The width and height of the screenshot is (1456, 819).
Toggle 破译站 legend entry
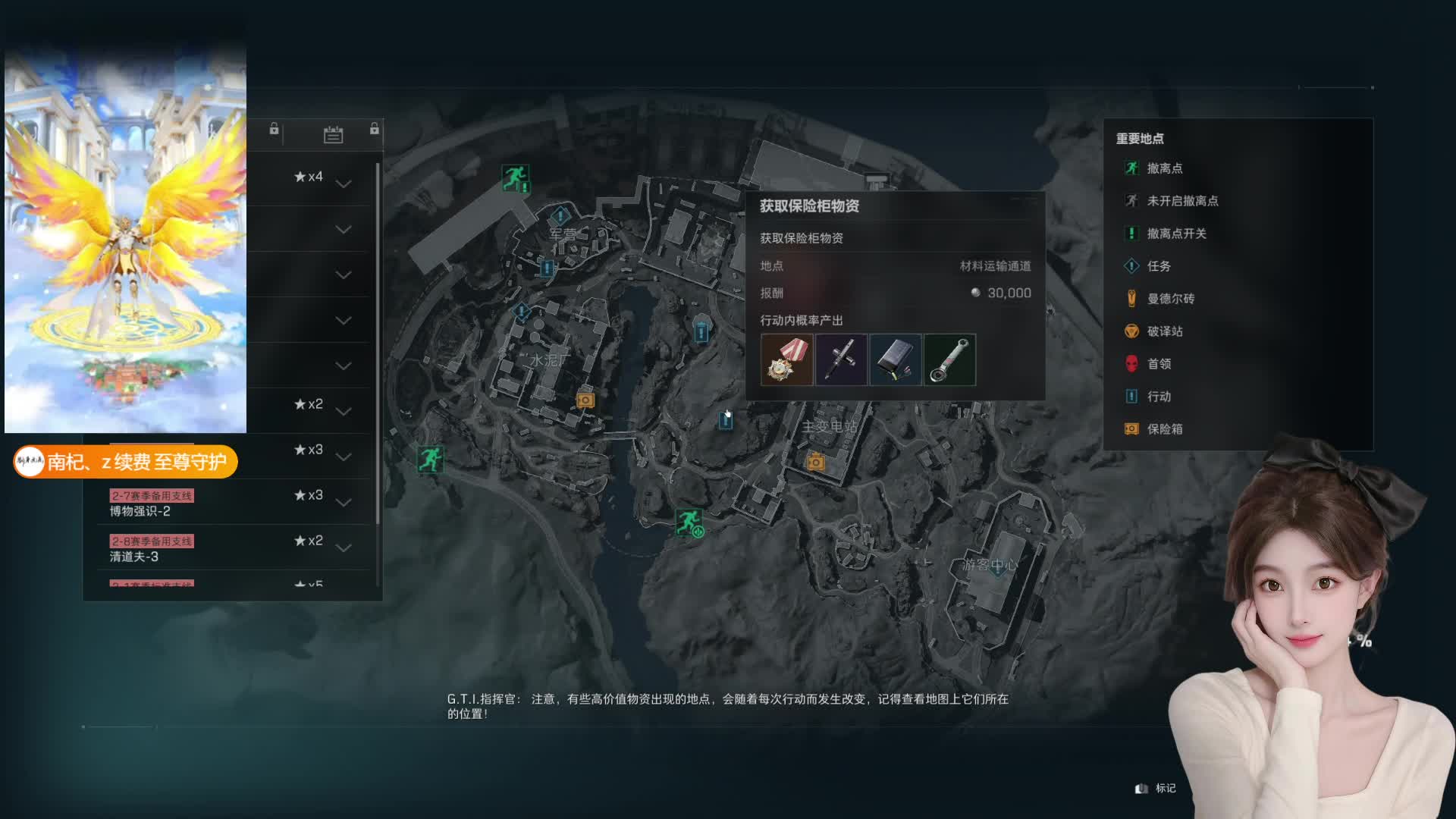point(1164,331)
